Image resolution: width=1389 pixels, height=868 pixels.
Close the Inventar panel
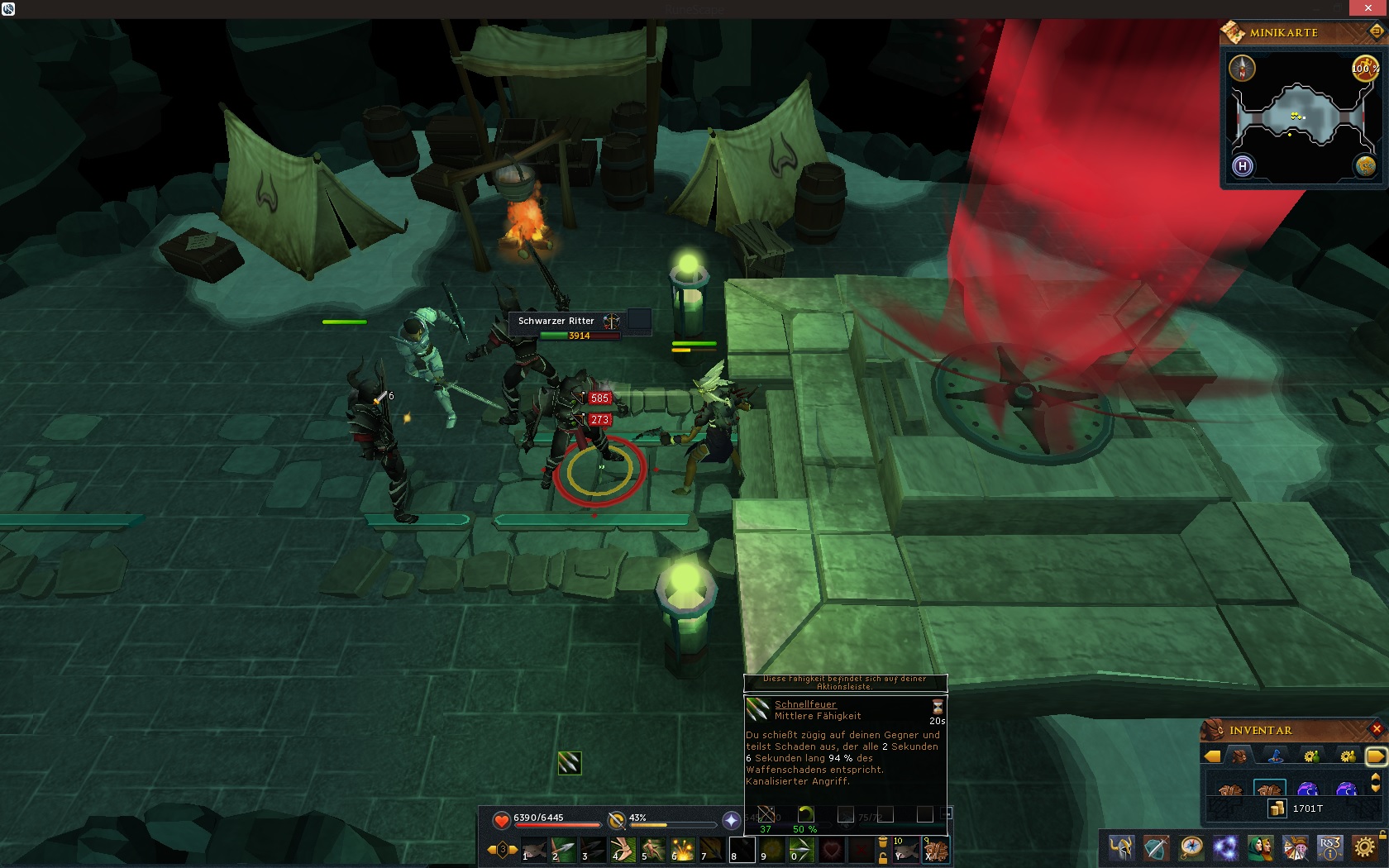(x=1377, y=729)
